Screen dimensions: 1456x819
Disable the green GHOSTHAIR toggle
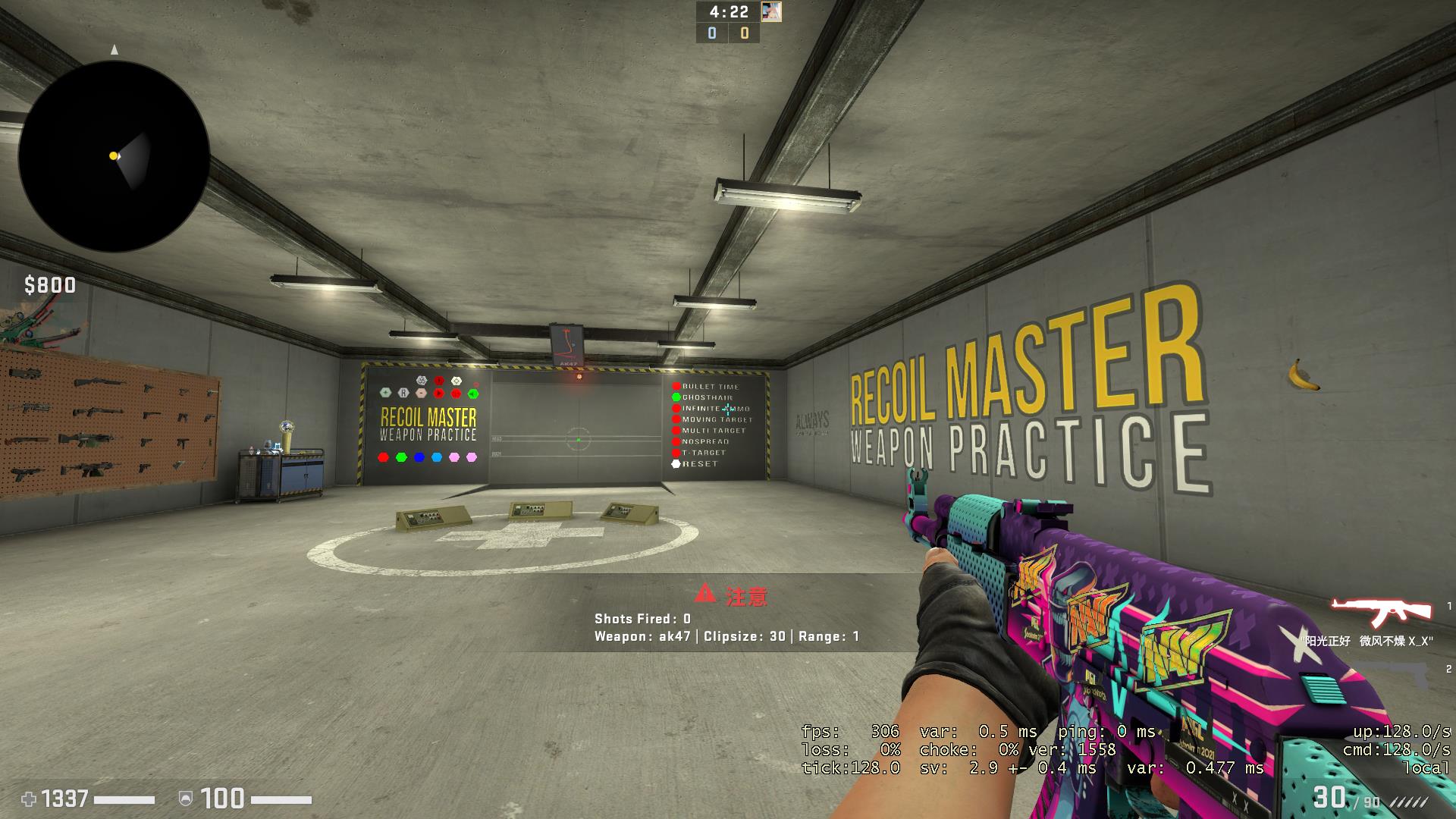click(x=676, y=397)
